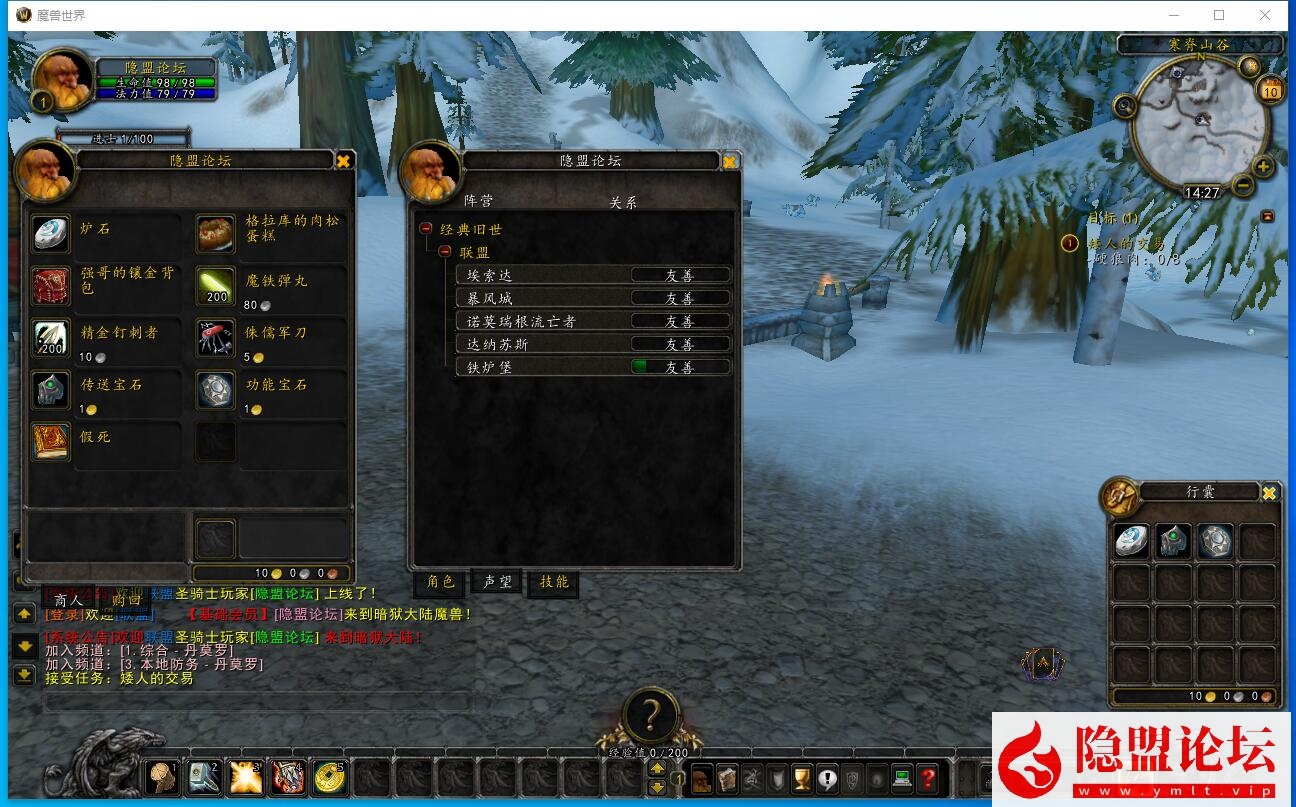Select the 暴风城 reputation row

tap(592, 298)
